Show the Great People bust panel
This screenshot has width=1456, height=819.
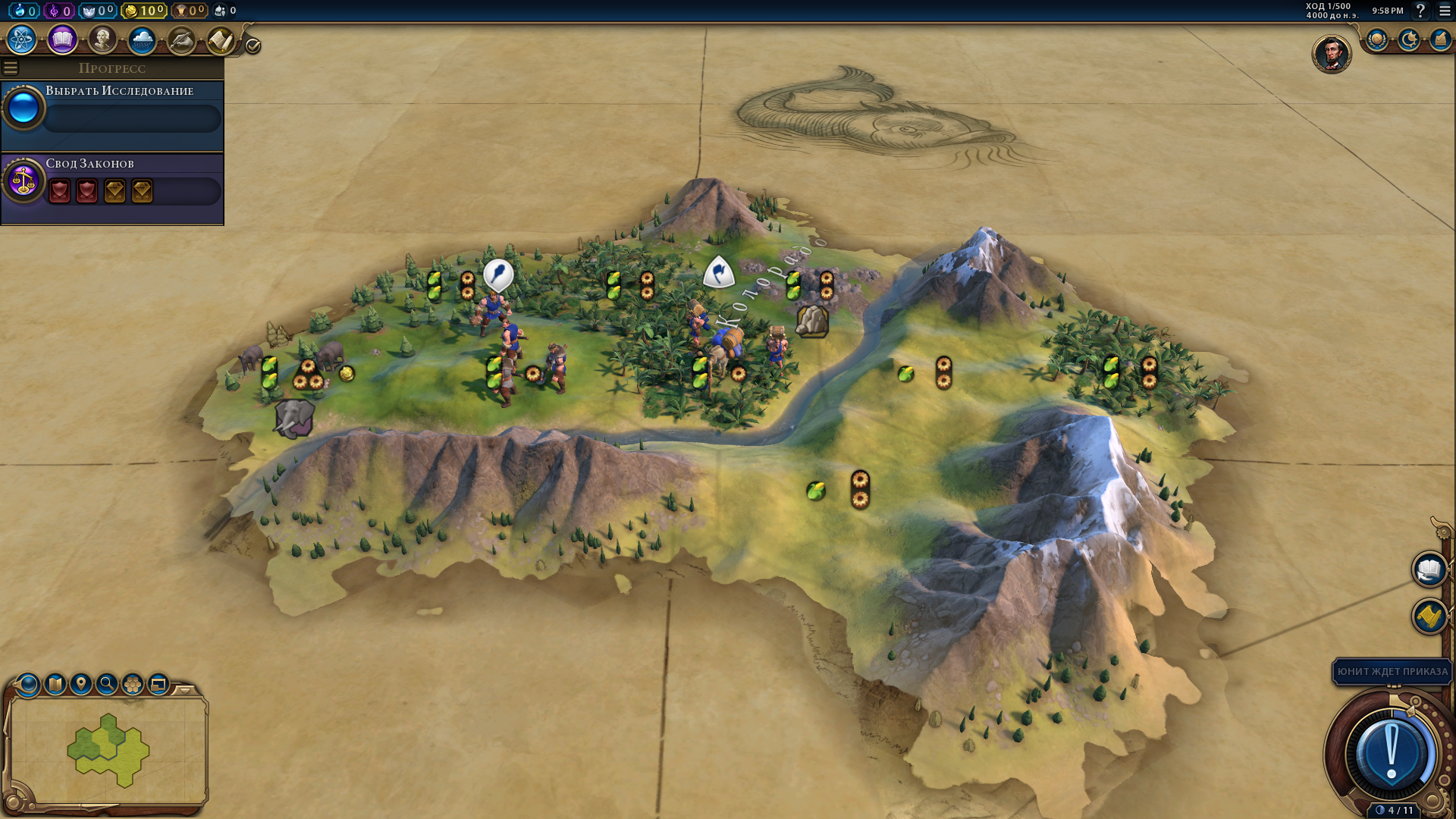[x=102, y=39]
